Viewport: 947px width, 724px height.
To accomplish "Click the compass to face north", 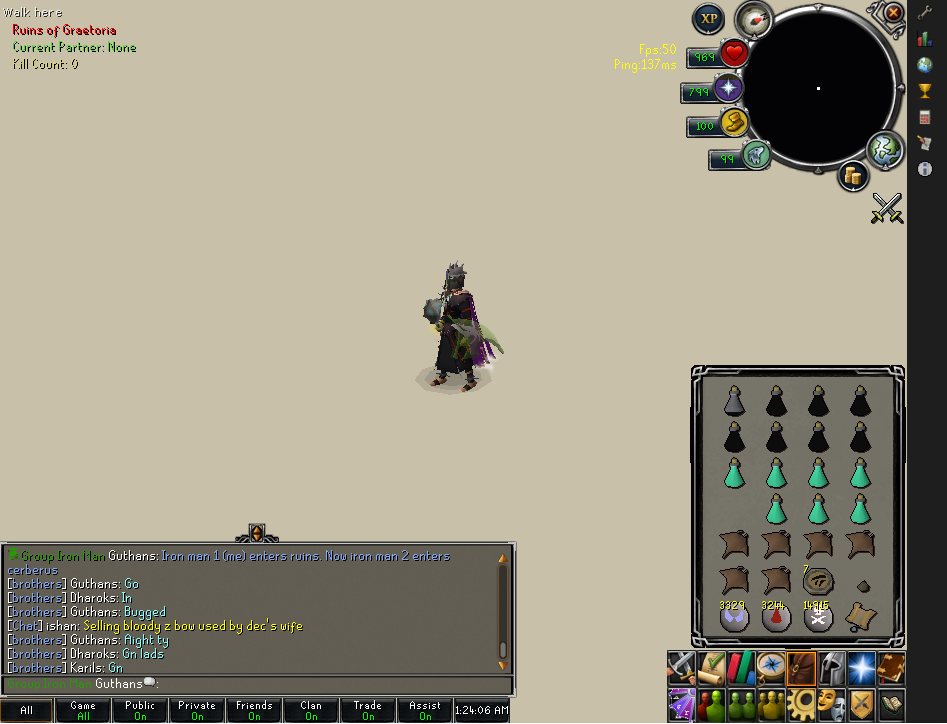I will click(x=752, y=19).
